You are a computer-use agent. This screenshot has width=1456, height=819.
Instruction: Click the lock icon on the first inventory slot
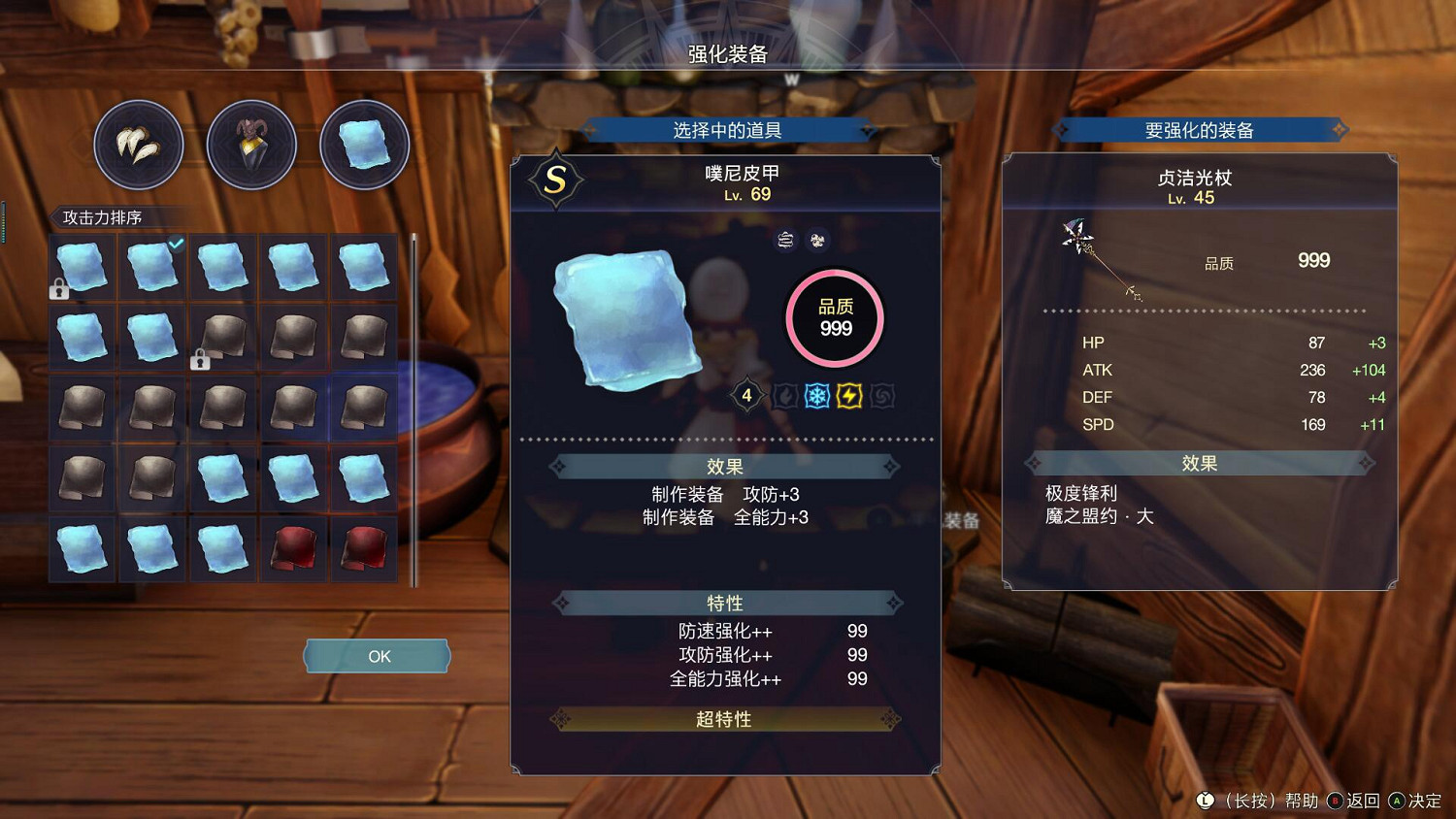click(x=59, y=288)
